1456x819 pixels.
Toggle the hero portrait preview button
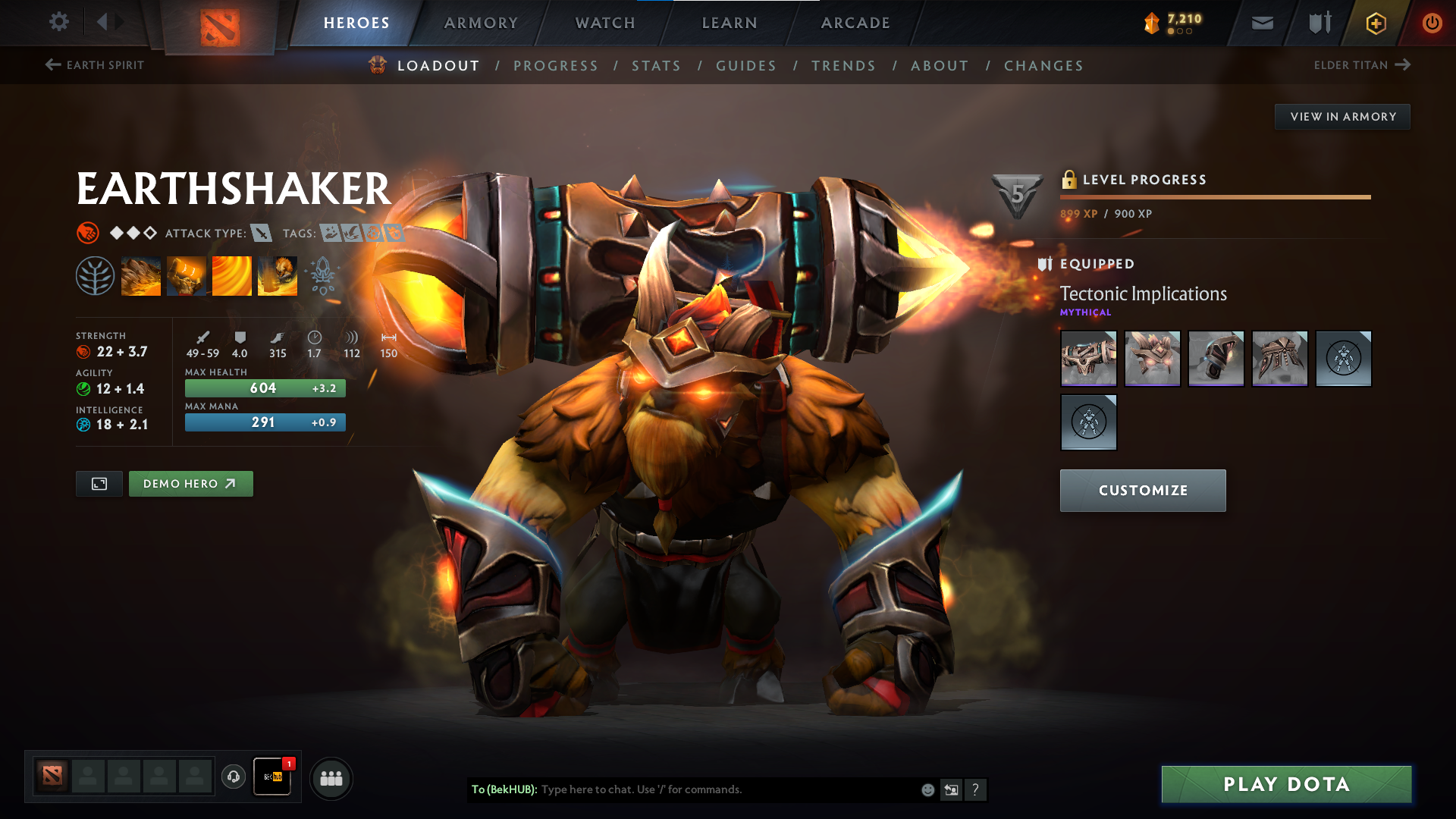tap(98, 483)
